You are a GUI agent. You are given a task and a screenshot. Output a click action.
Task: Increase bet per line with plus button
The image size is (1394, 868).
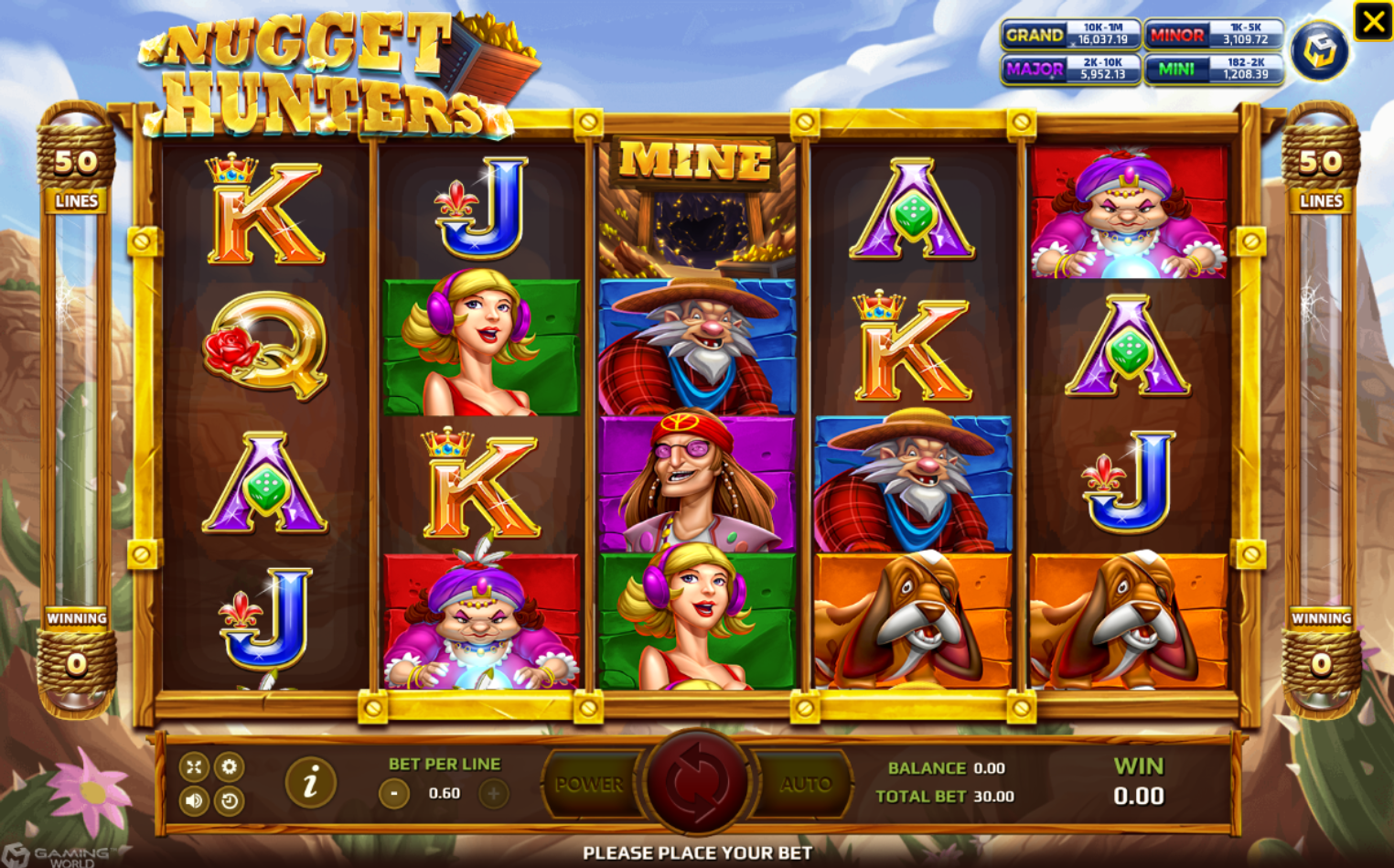tap(493, 793)
